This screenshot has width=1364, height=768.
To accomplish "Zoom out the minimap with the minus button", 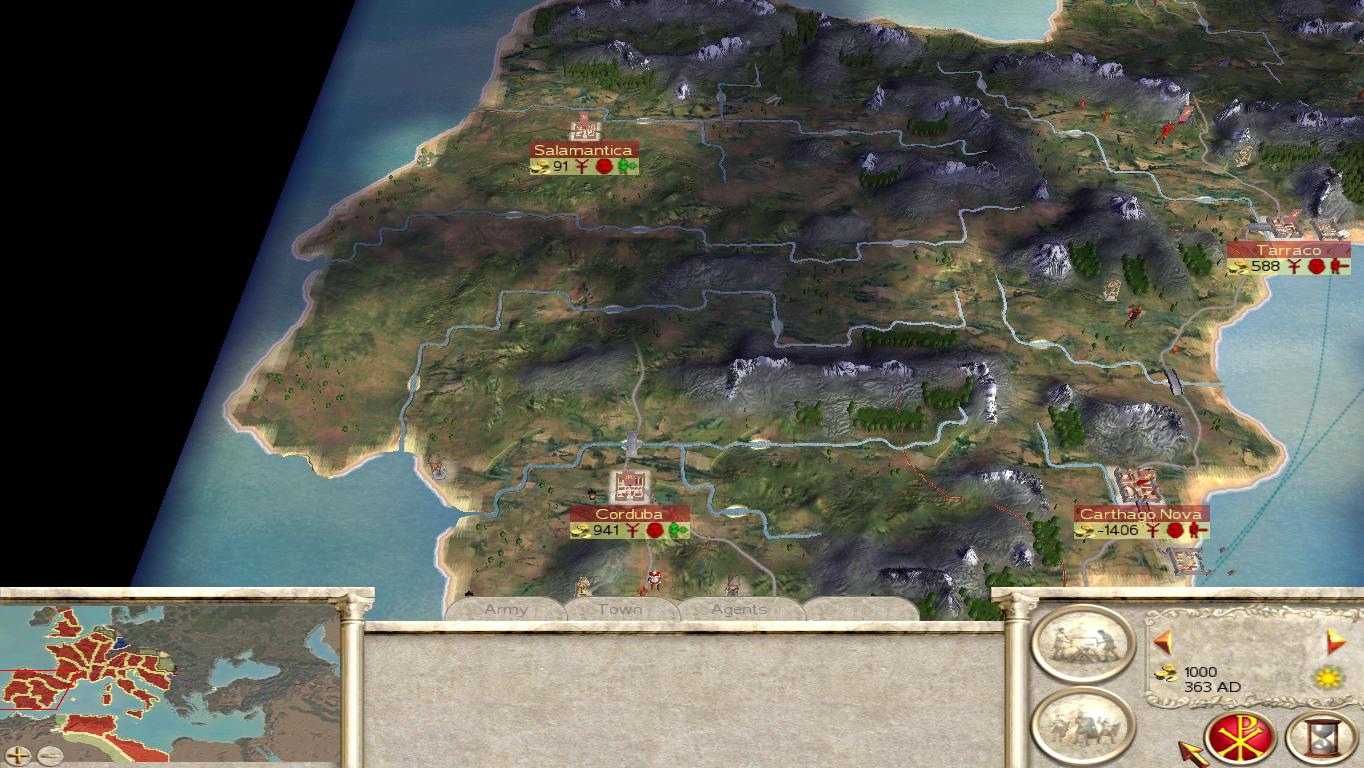I will click(x=49, y=756).
